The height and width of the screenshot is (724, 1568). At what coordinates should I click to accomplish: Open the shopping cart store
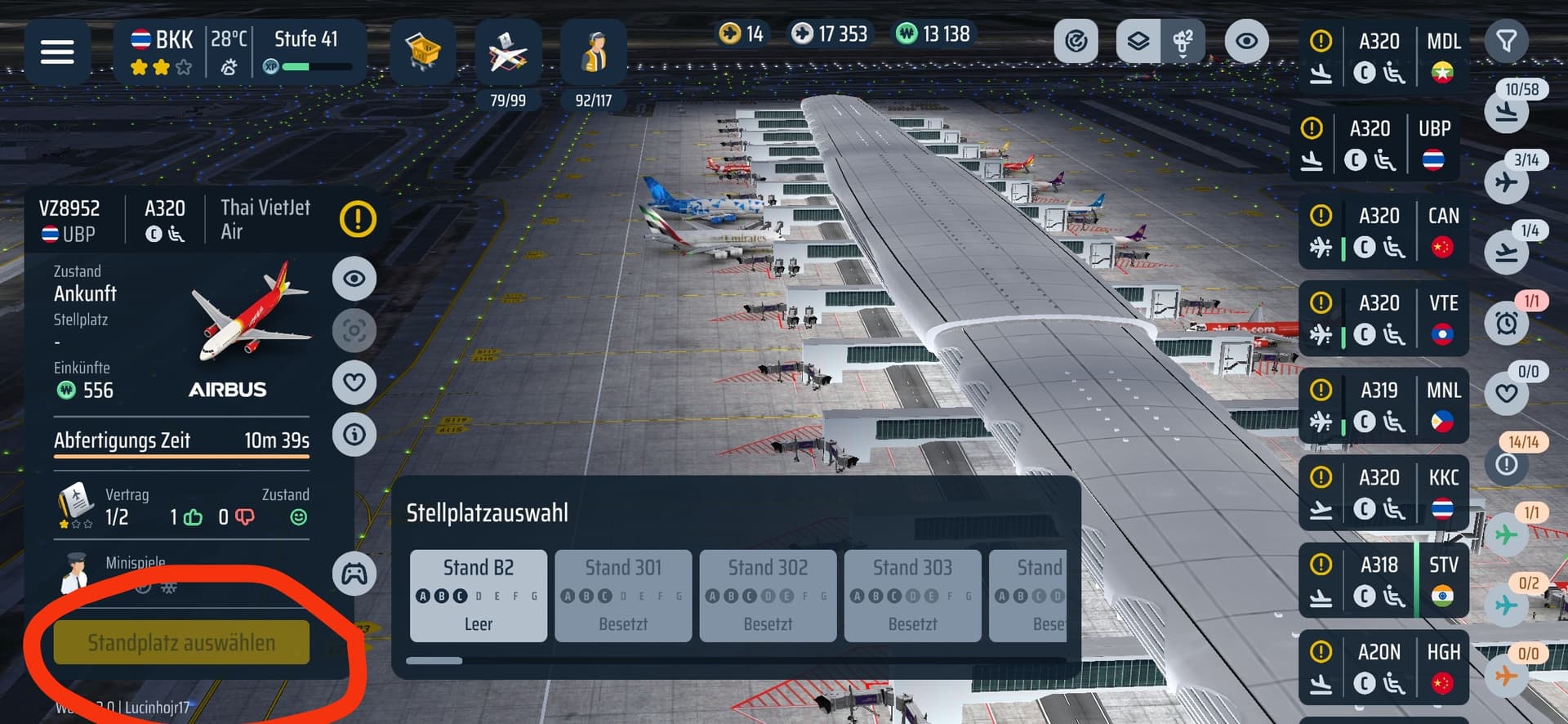[x=422, y=52]
